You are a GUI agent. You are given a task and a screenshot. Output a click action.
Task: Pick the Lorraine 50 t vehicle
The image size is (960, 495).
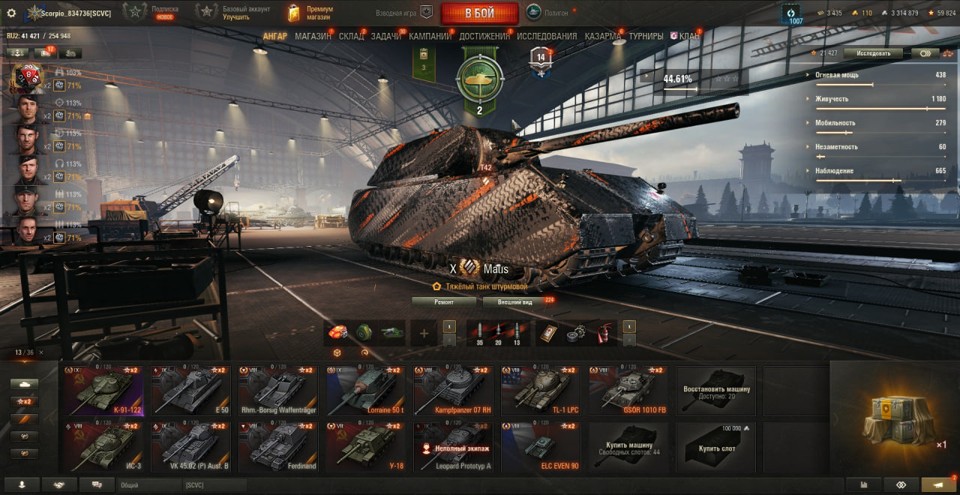[x=362, y=390]
